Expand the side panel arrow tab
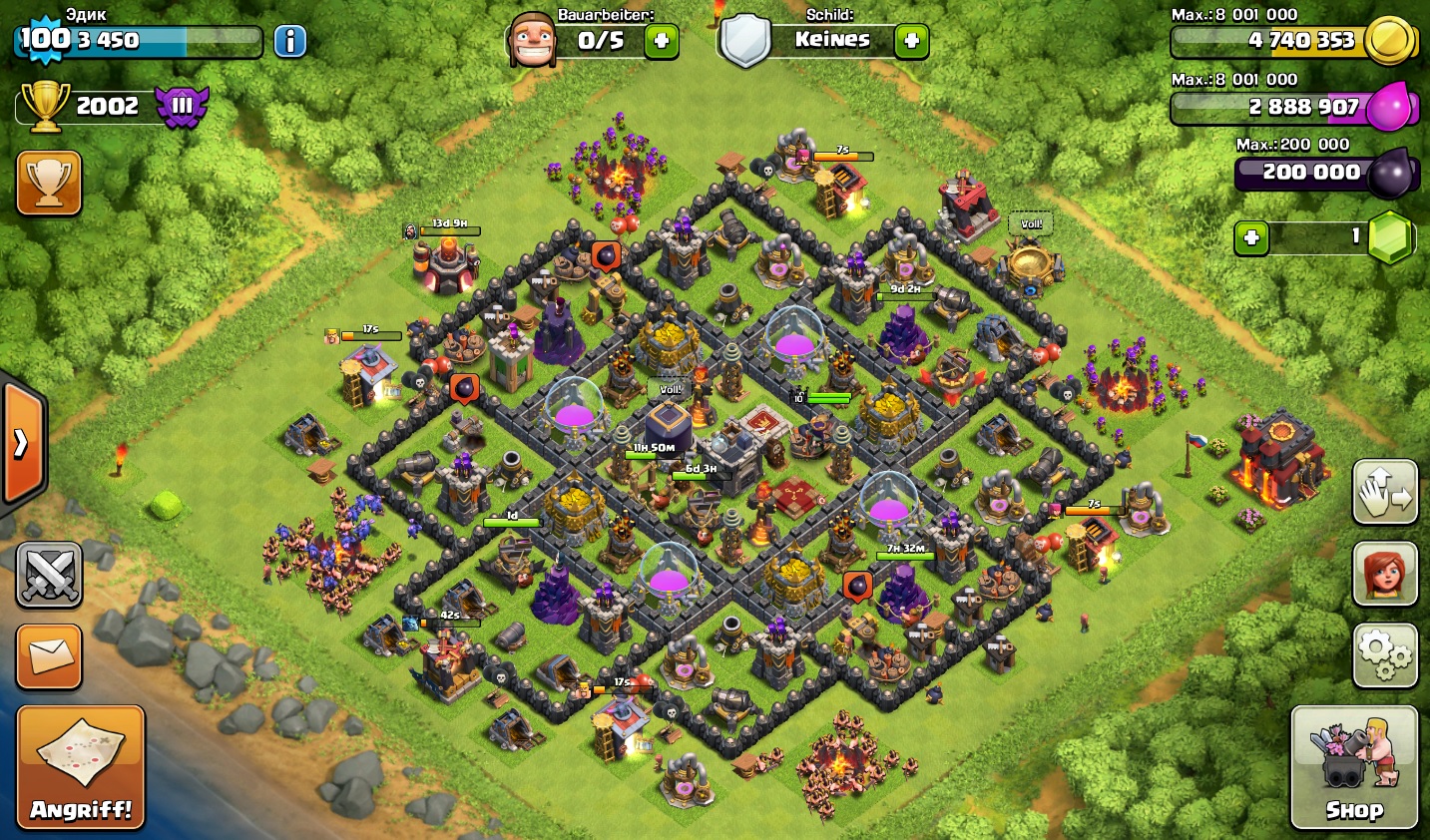 tap(22, 442)
